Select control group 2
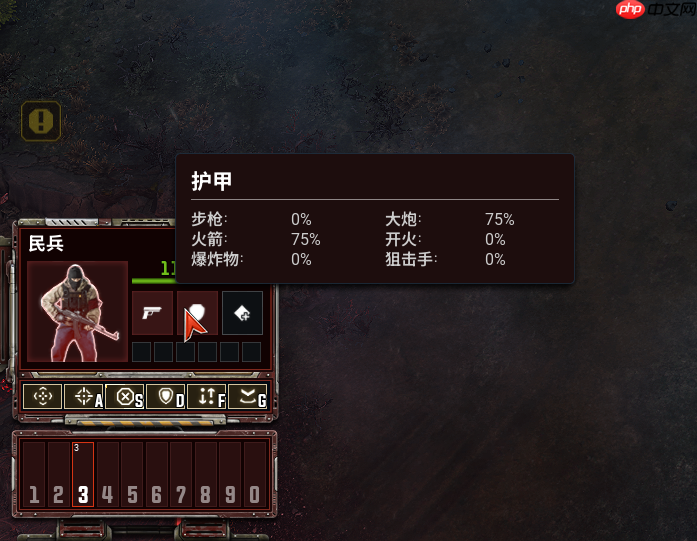The height and width of the screenshot is (541, 697). (x=59, y=475)
